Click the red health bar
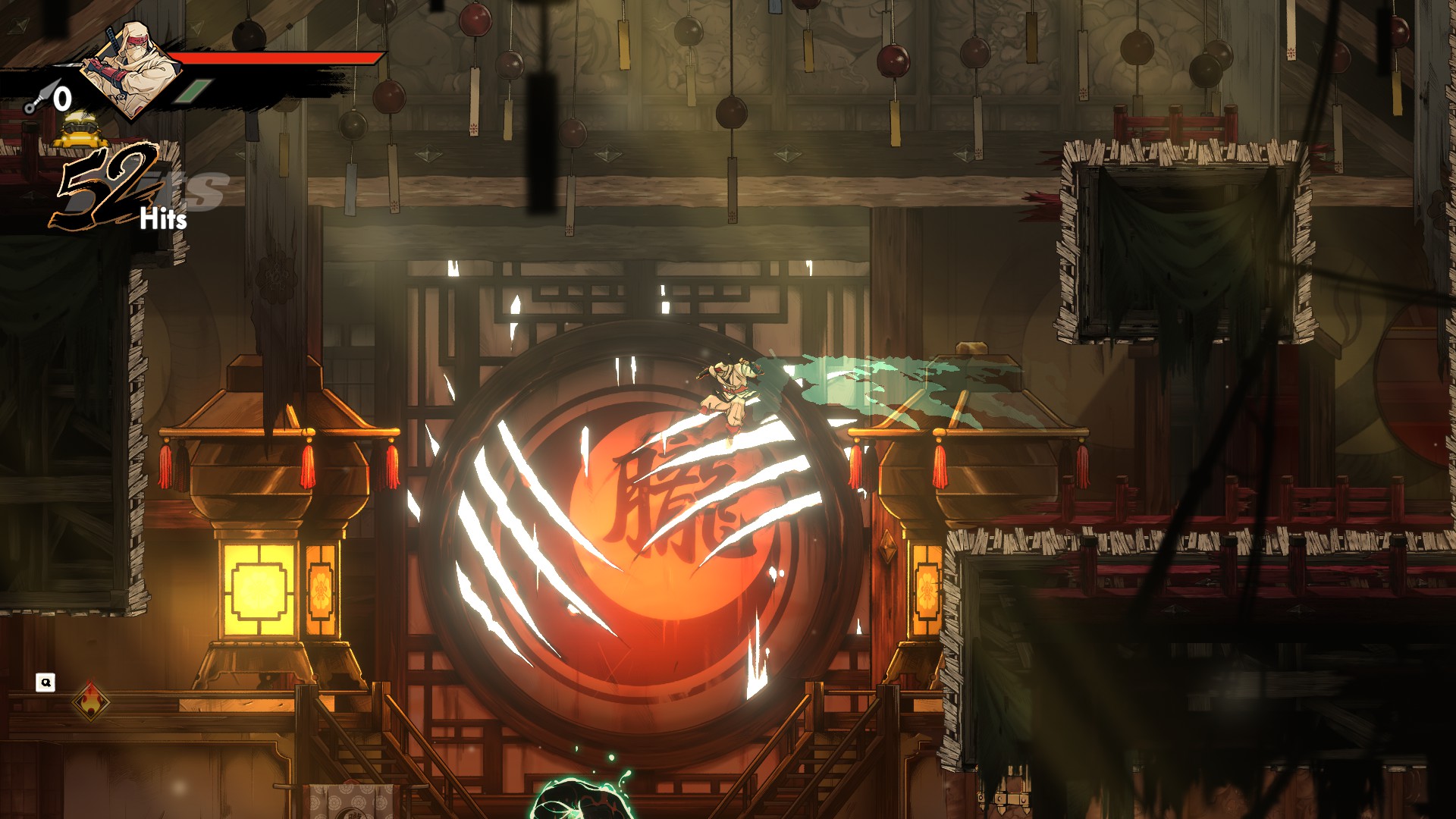Screen dimensions: 1456x819 (281, 58)
